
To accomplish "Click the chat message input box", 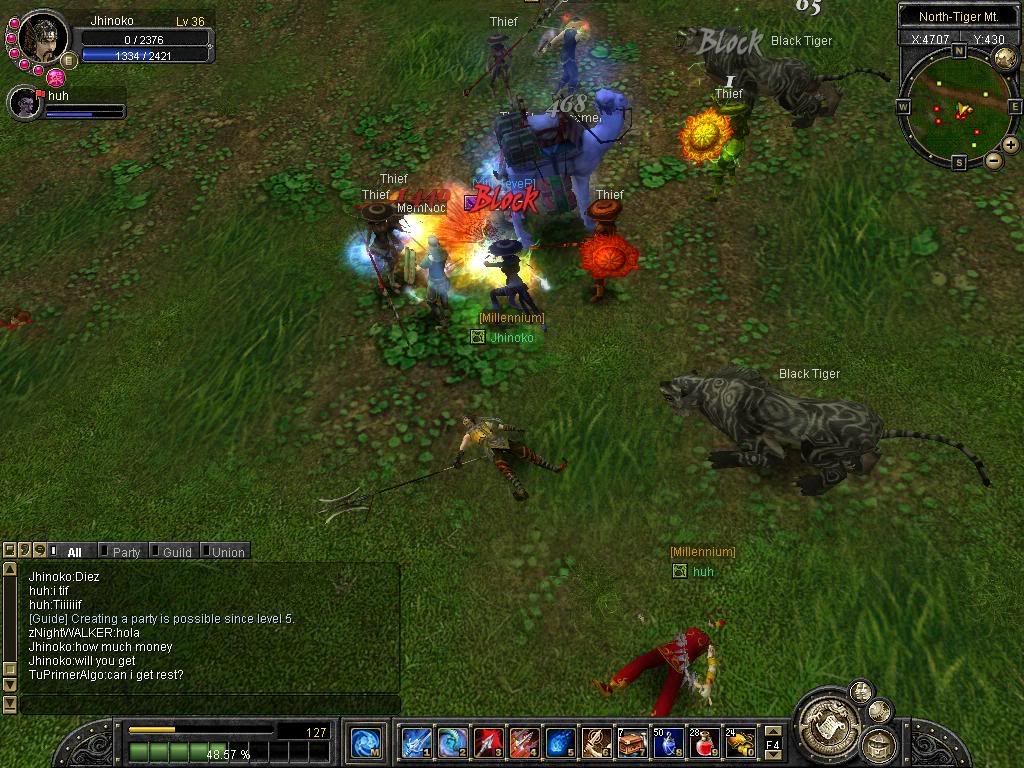I will (210, 704).
